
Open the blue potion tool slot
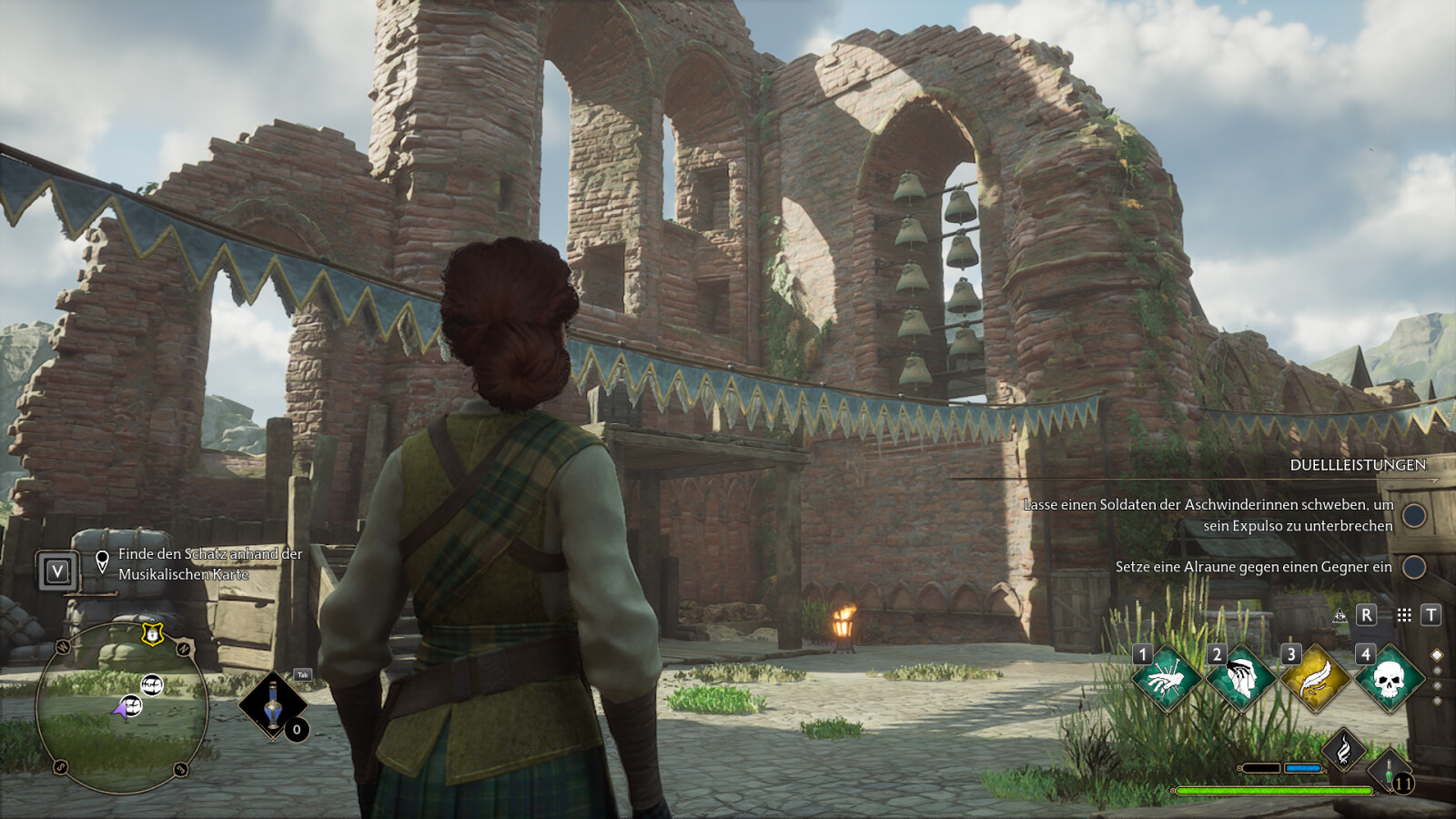[273, 703]
